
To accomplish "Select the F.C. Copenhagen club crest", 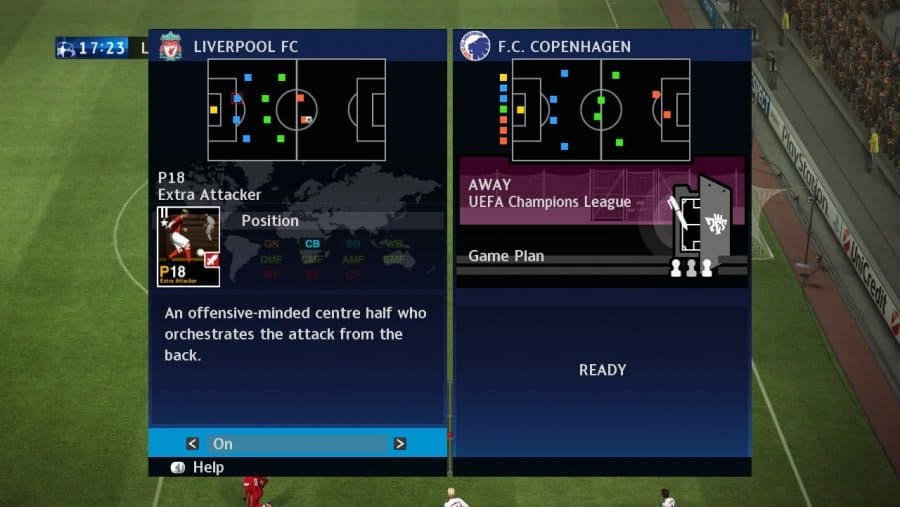I will (474, 46).
